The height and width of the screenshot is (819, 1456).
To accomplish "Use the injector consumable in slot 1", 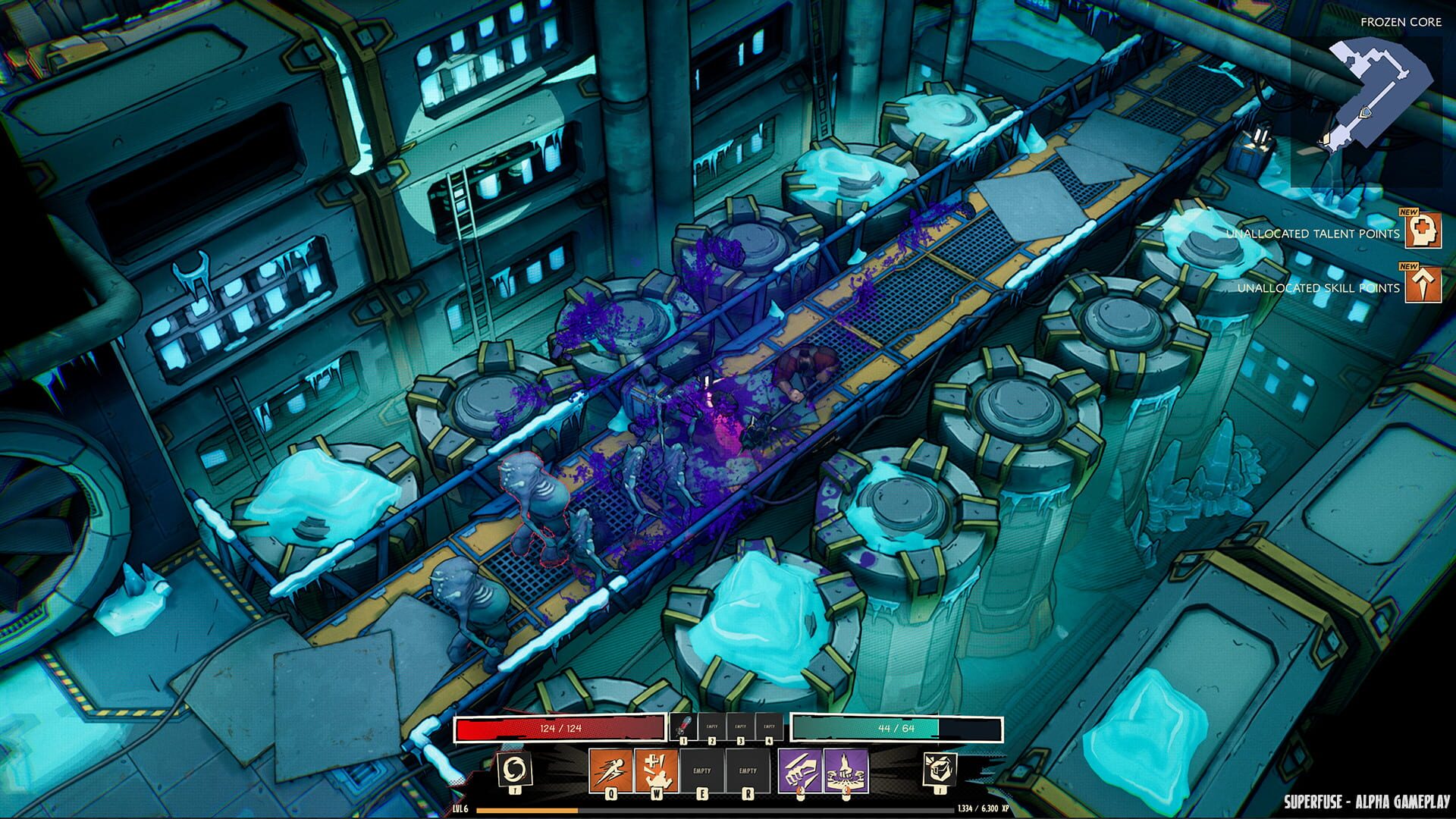I will tap(684, 725).
